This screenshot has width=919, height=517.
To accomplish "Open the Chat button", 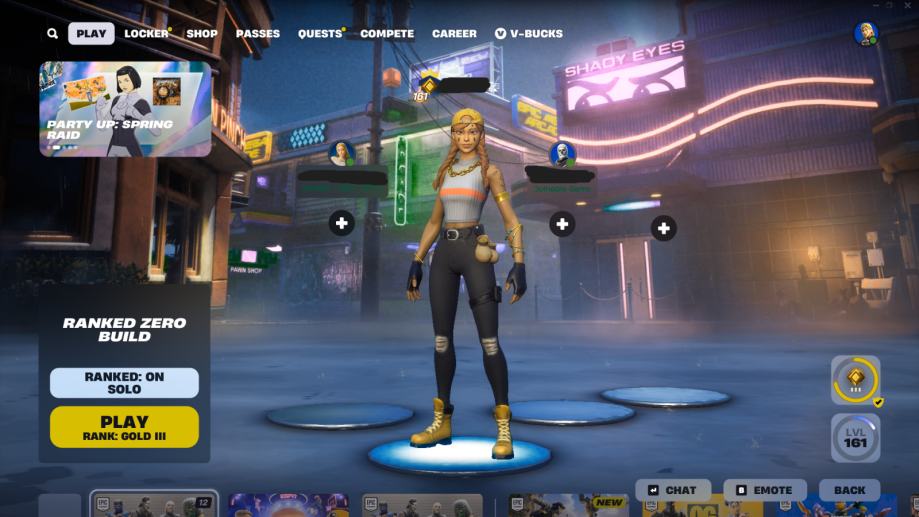I will pyautogui.click(x=672, y=490).
